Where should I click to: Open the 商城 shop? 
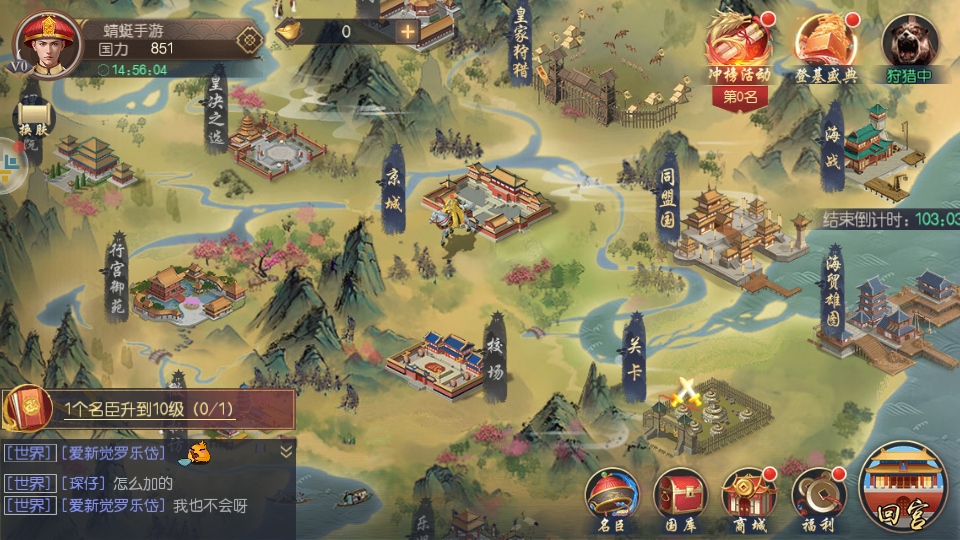click(749, 497)
